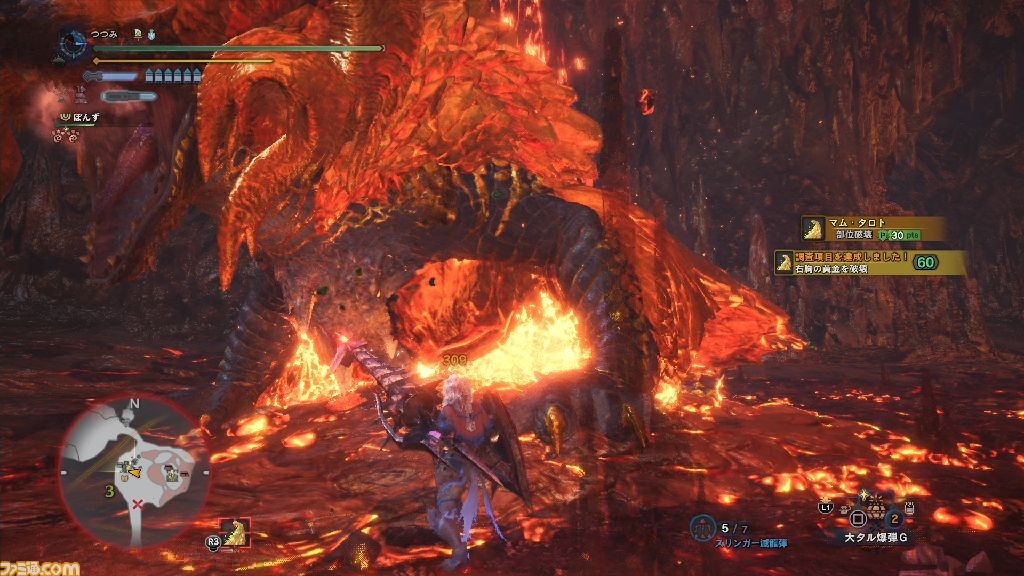Image resolution: width=1024 pixels, height=576 pixels.
Task: Click the red X marker on minimap
Action: point(137,505)
